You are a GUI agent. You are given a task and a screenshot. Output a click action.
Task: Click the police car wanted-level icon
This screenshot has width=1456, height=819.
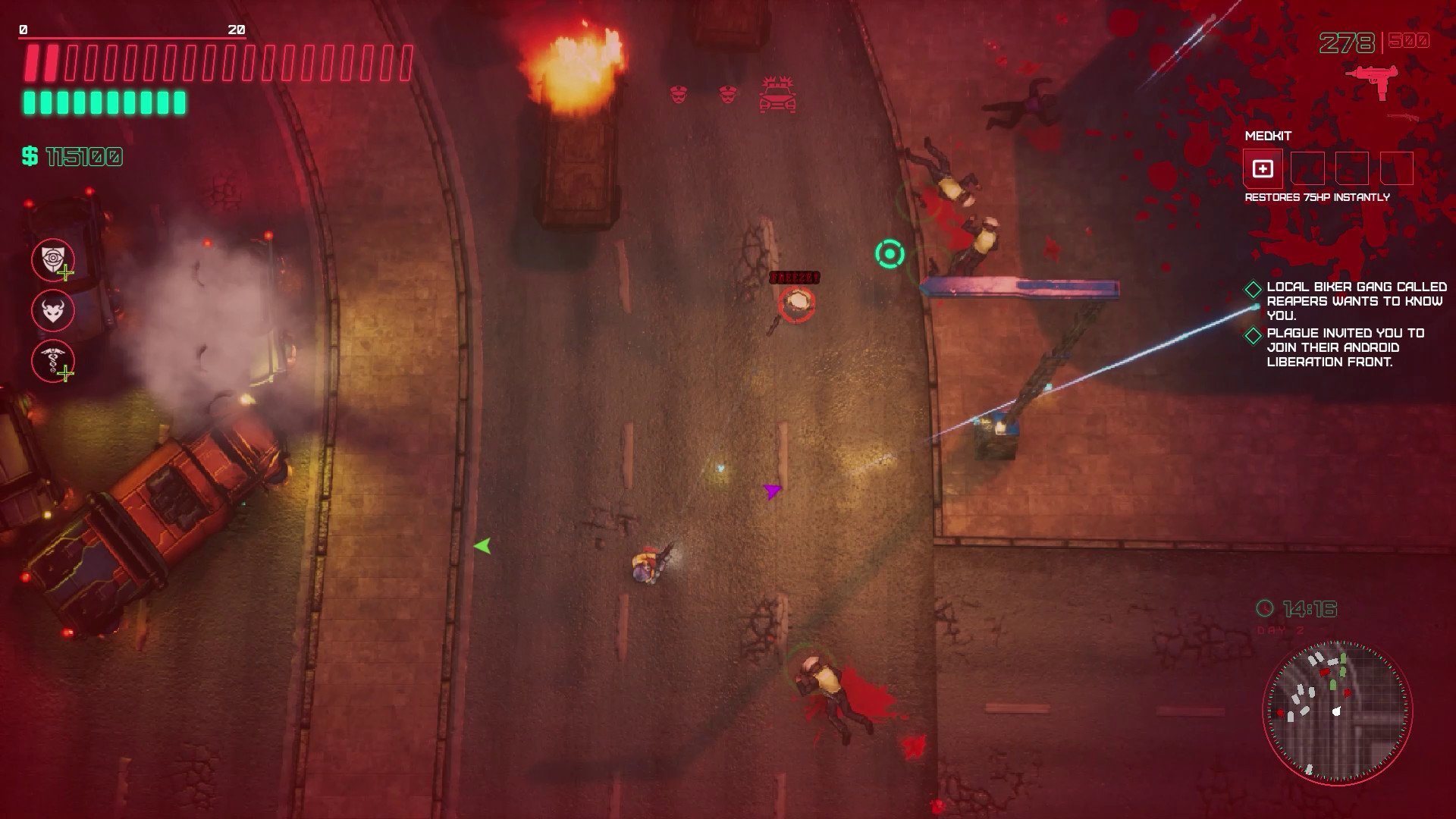777,96
